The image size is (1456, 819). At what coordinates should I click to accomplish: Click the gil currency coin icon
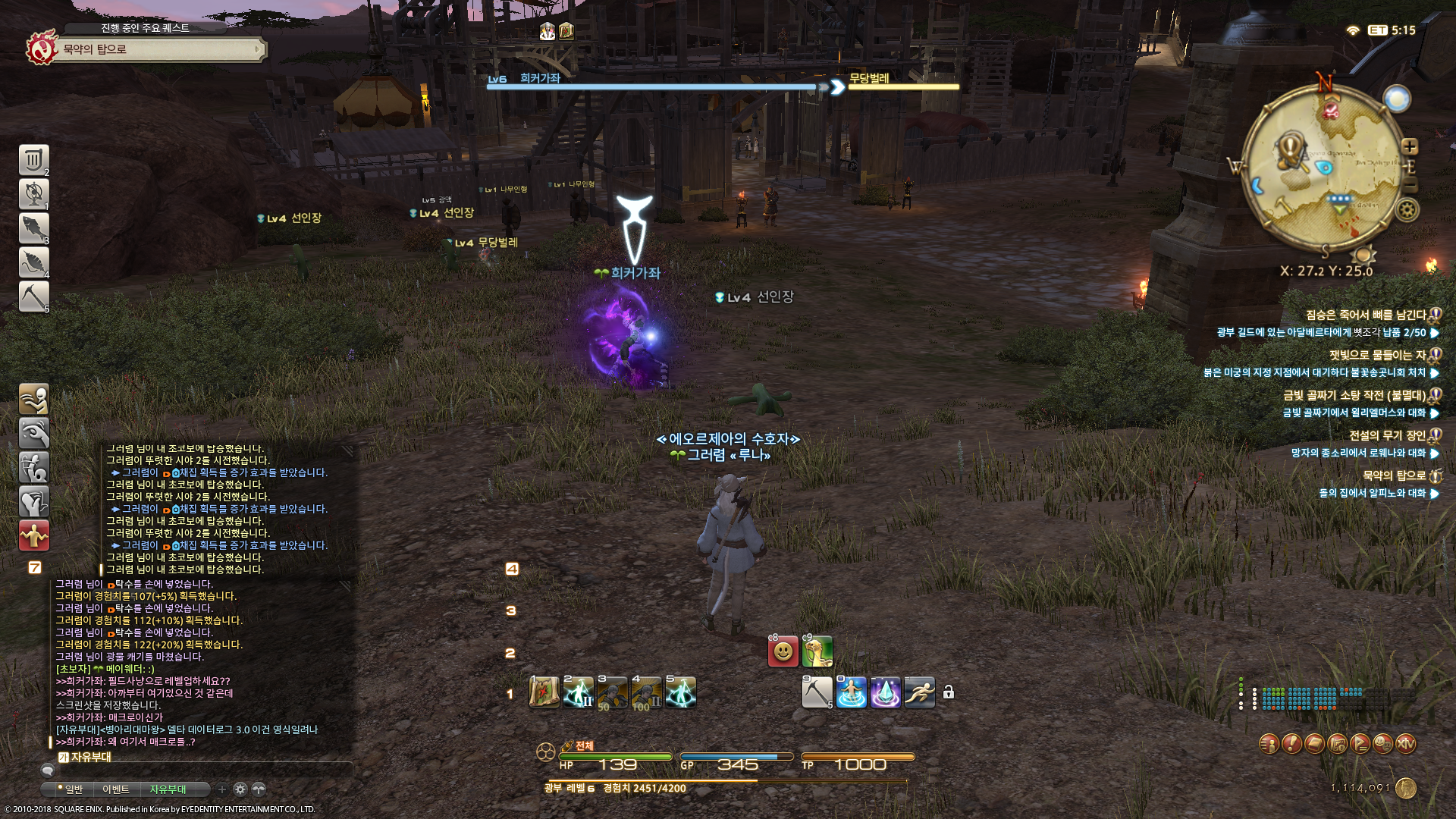tap(1406, 789)
